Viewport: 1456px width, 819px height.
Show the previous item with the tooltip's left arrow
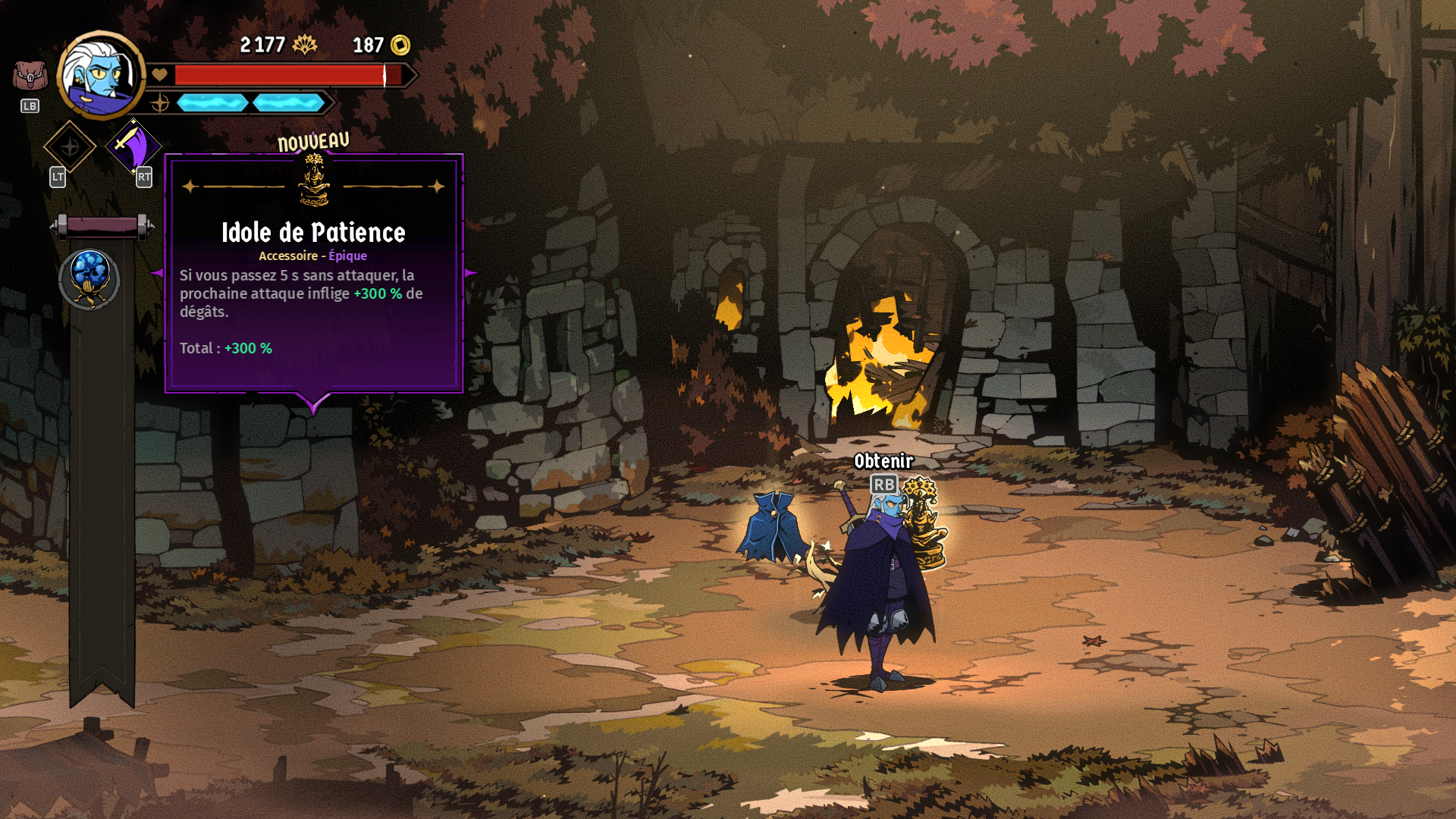[x=157, y=273]
